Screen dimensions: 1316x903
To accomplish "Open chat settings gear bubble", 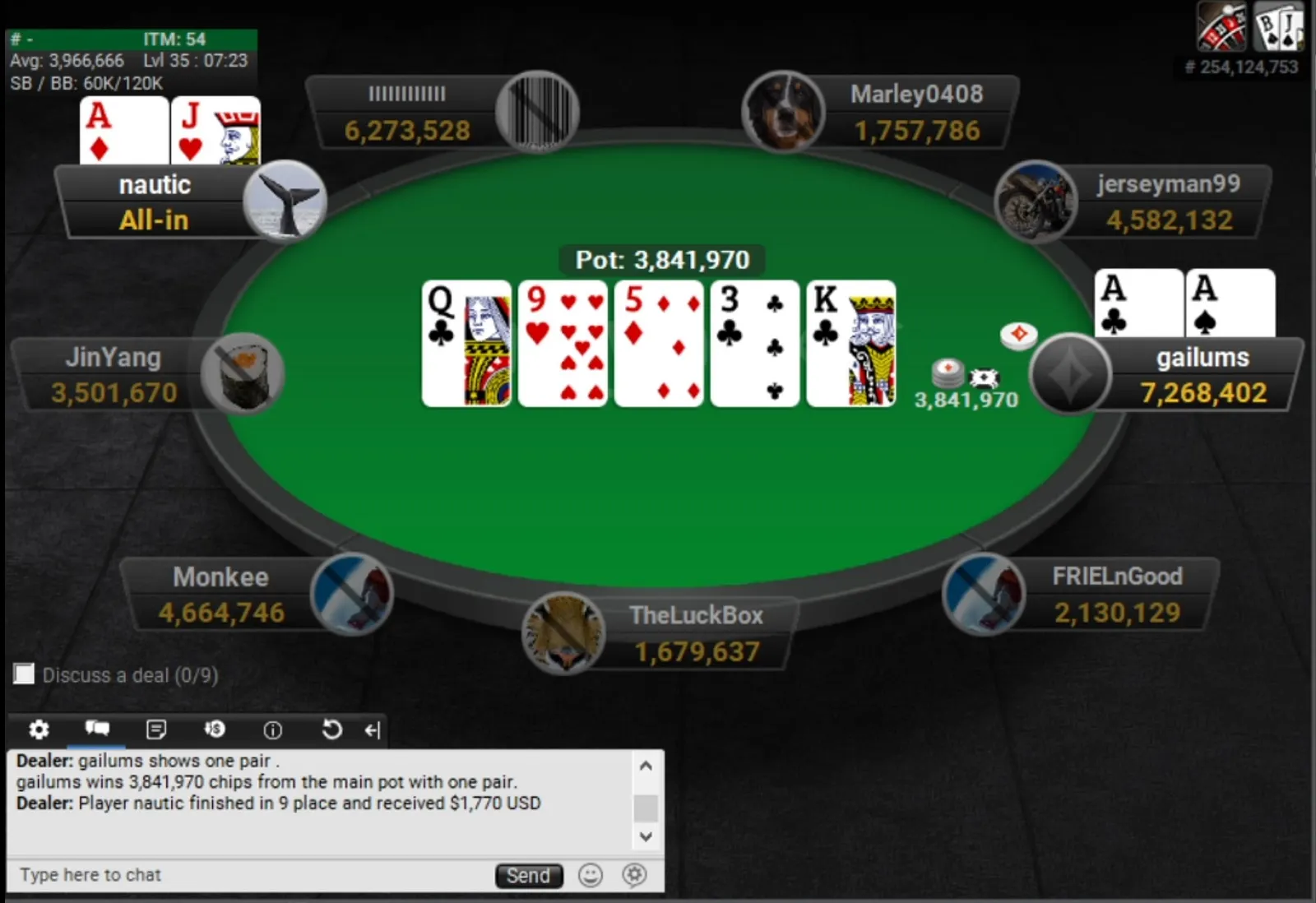I will (x=634, y=875).
